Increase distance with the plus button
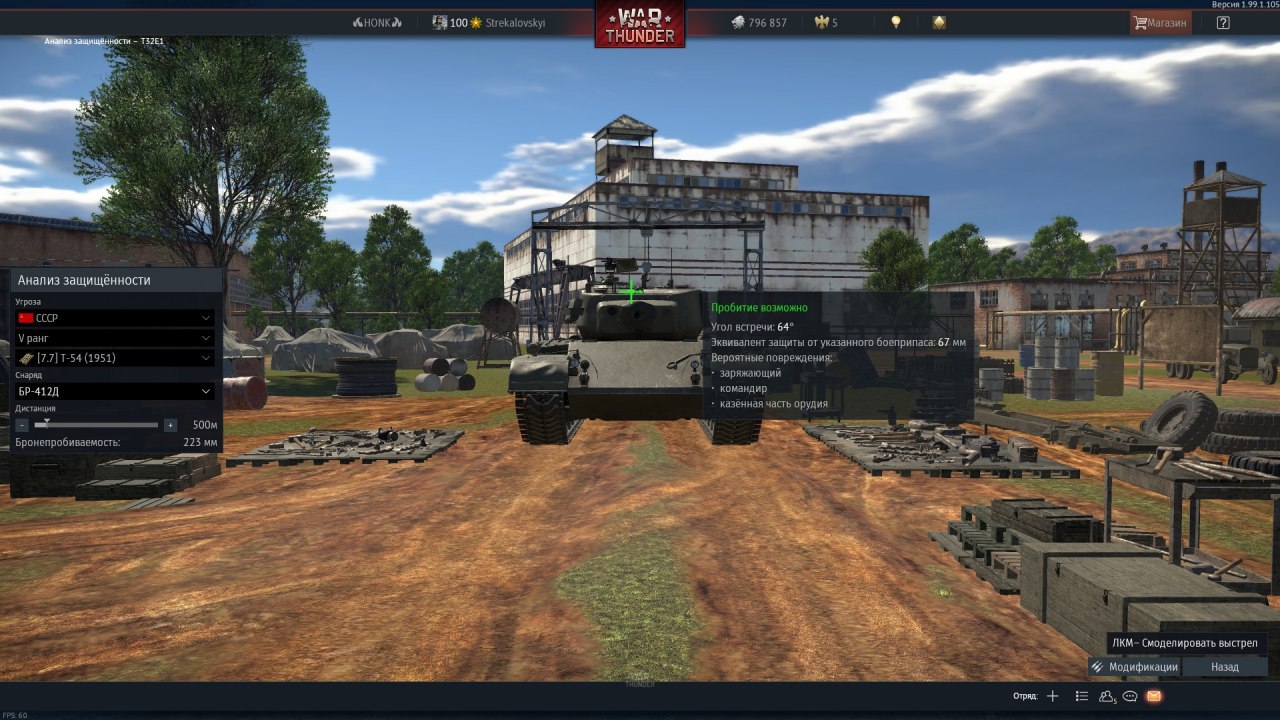This screenshot has height=720, width=1280. point(170,425)
